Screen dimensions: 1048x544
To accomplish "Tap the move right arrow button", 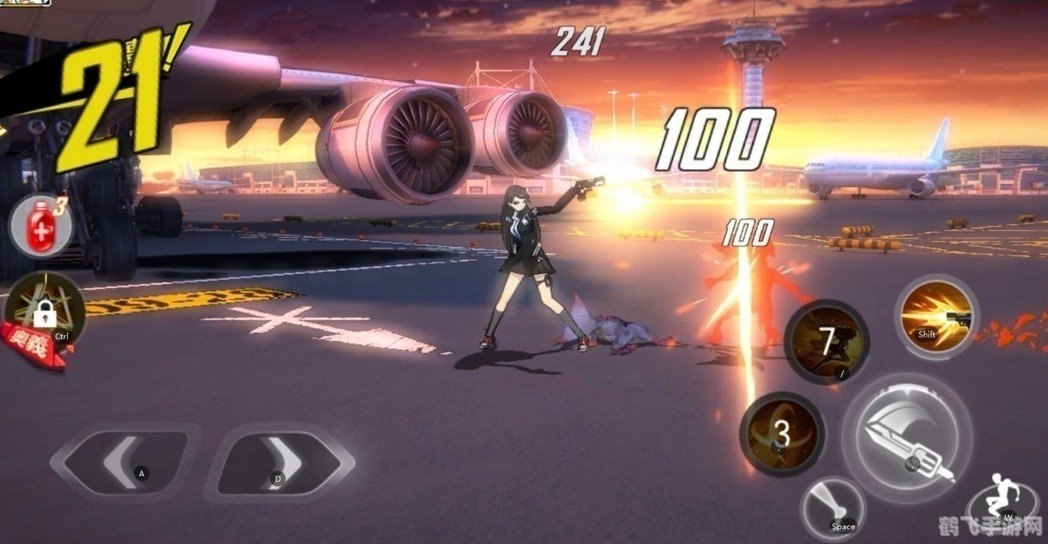I will pyautogui.click(x=278, y=463).
